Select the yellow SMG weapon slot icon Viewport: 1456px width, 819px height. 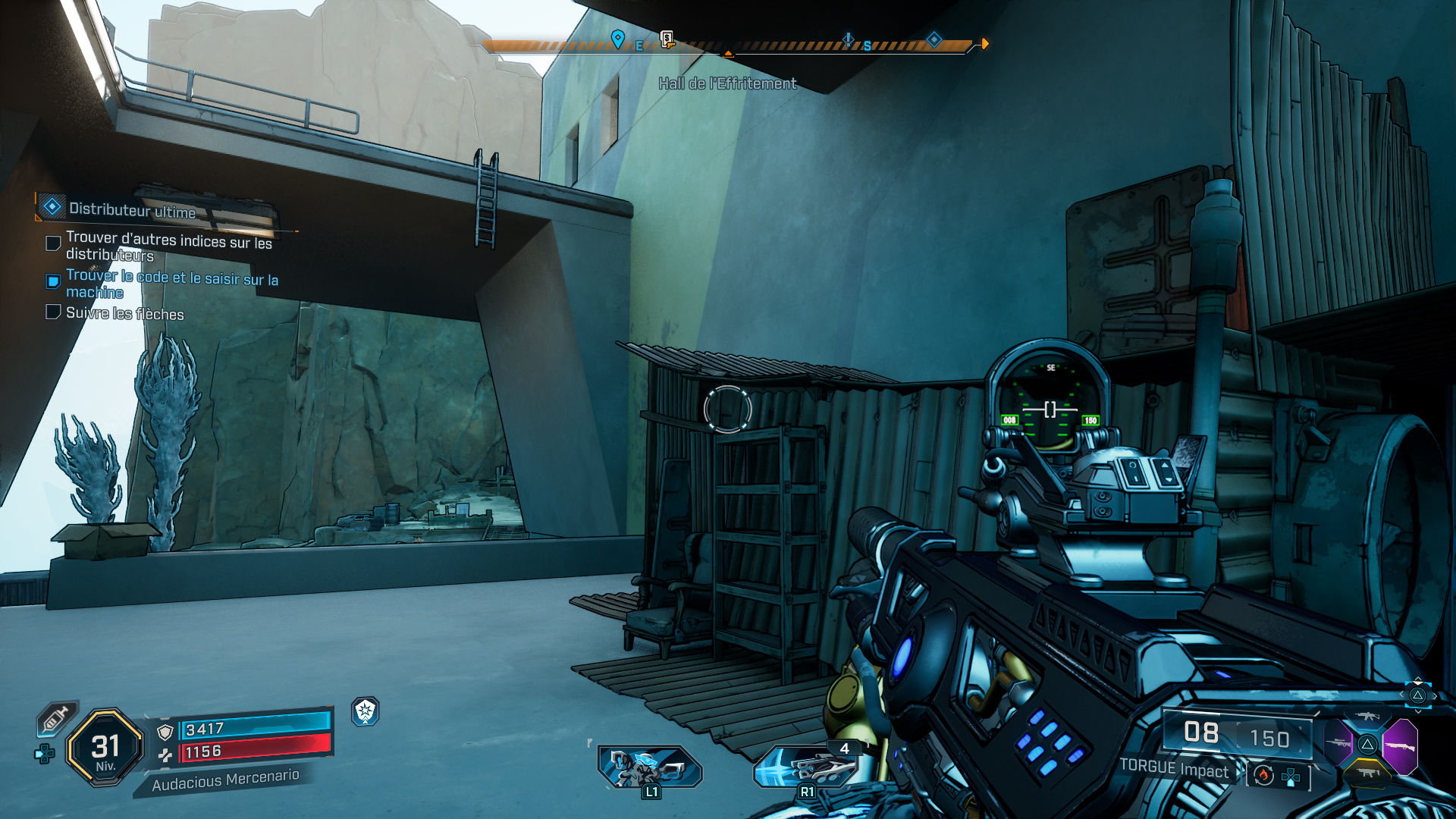click(x=1368, y=772)
